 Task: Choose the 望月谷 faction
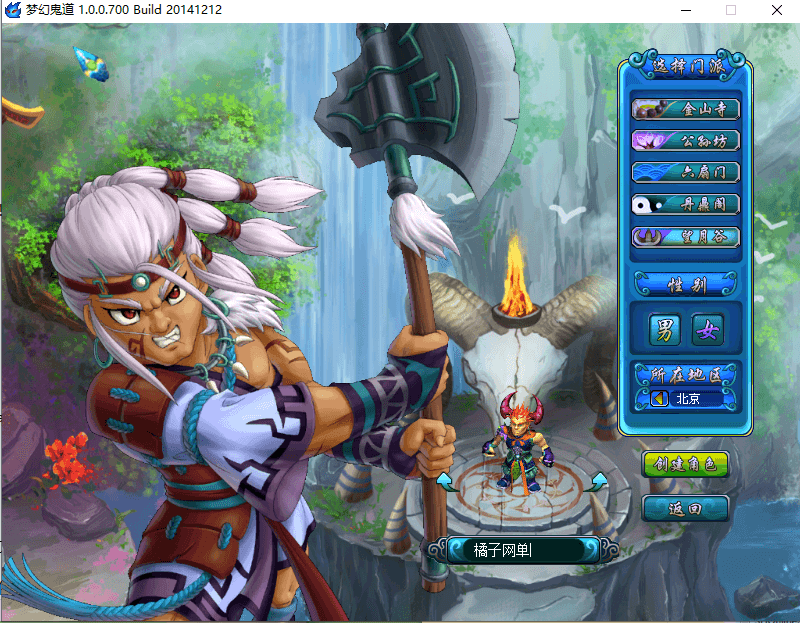(x=686, y=237)
